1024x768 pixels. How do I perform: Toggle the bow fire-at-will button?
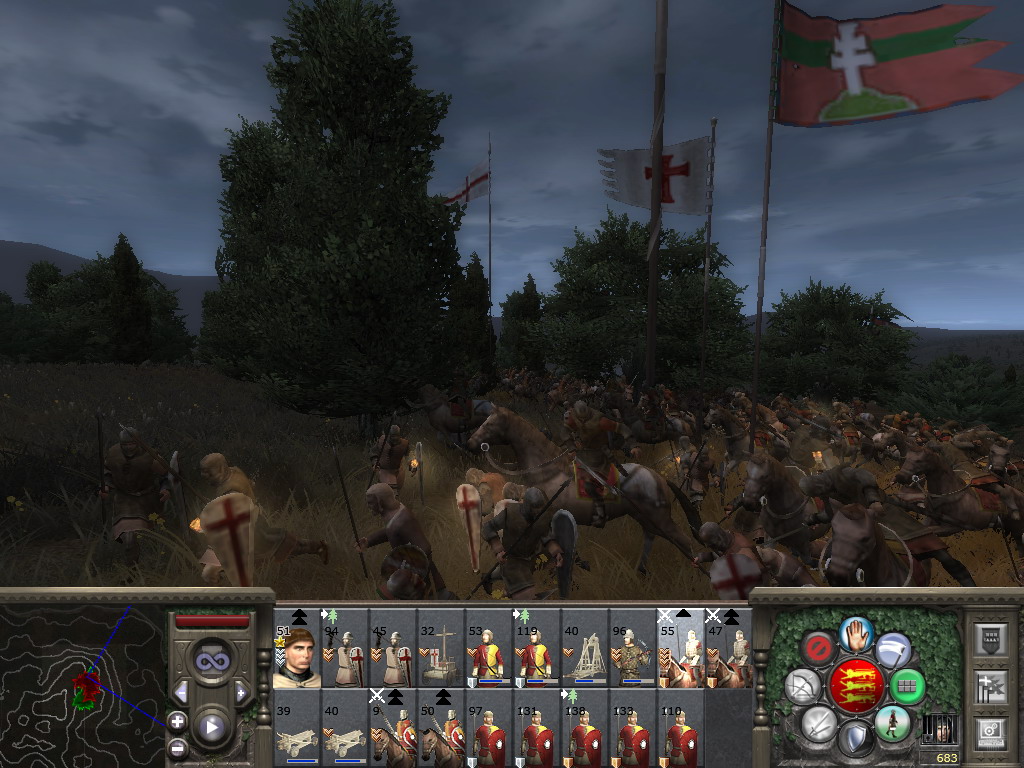point(802,687)
